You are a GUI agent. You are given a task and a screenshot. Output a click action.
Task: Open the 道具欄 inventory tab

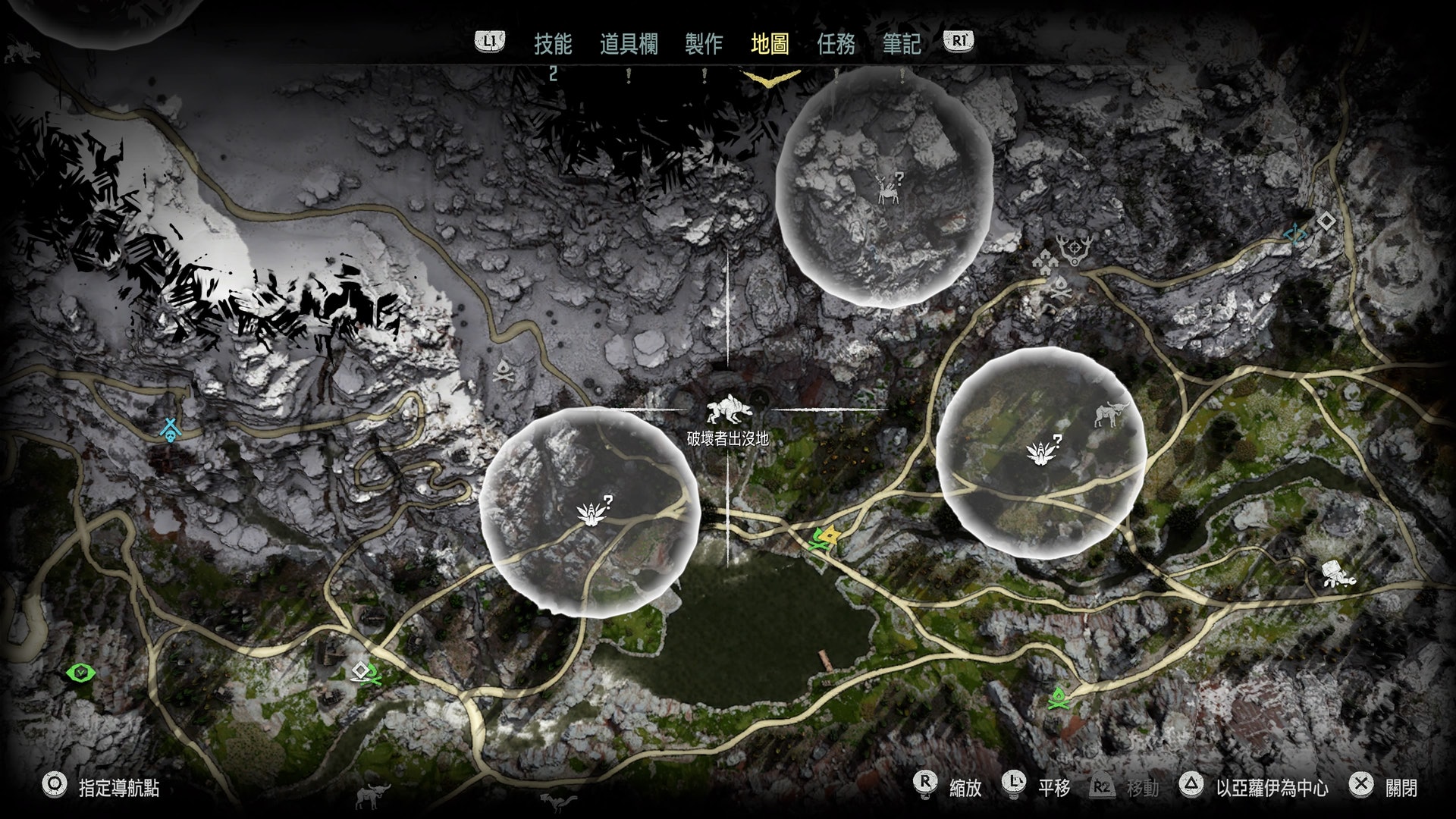tap(629, 44)
